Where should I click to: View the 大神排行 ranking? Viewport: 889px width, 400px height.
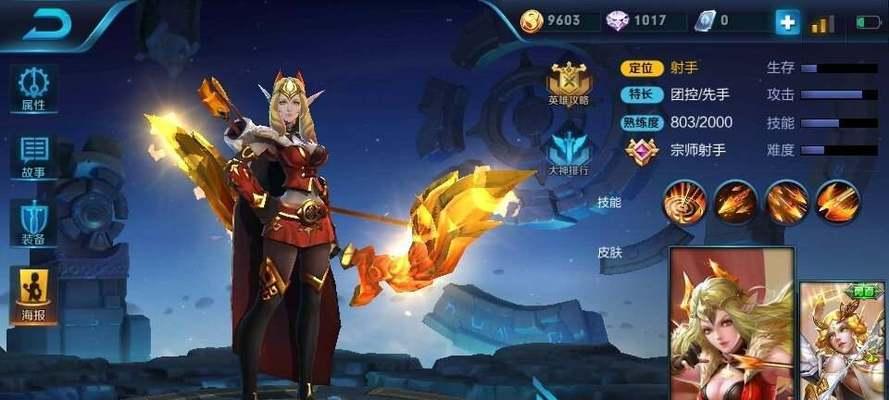(x=567, y=153)
